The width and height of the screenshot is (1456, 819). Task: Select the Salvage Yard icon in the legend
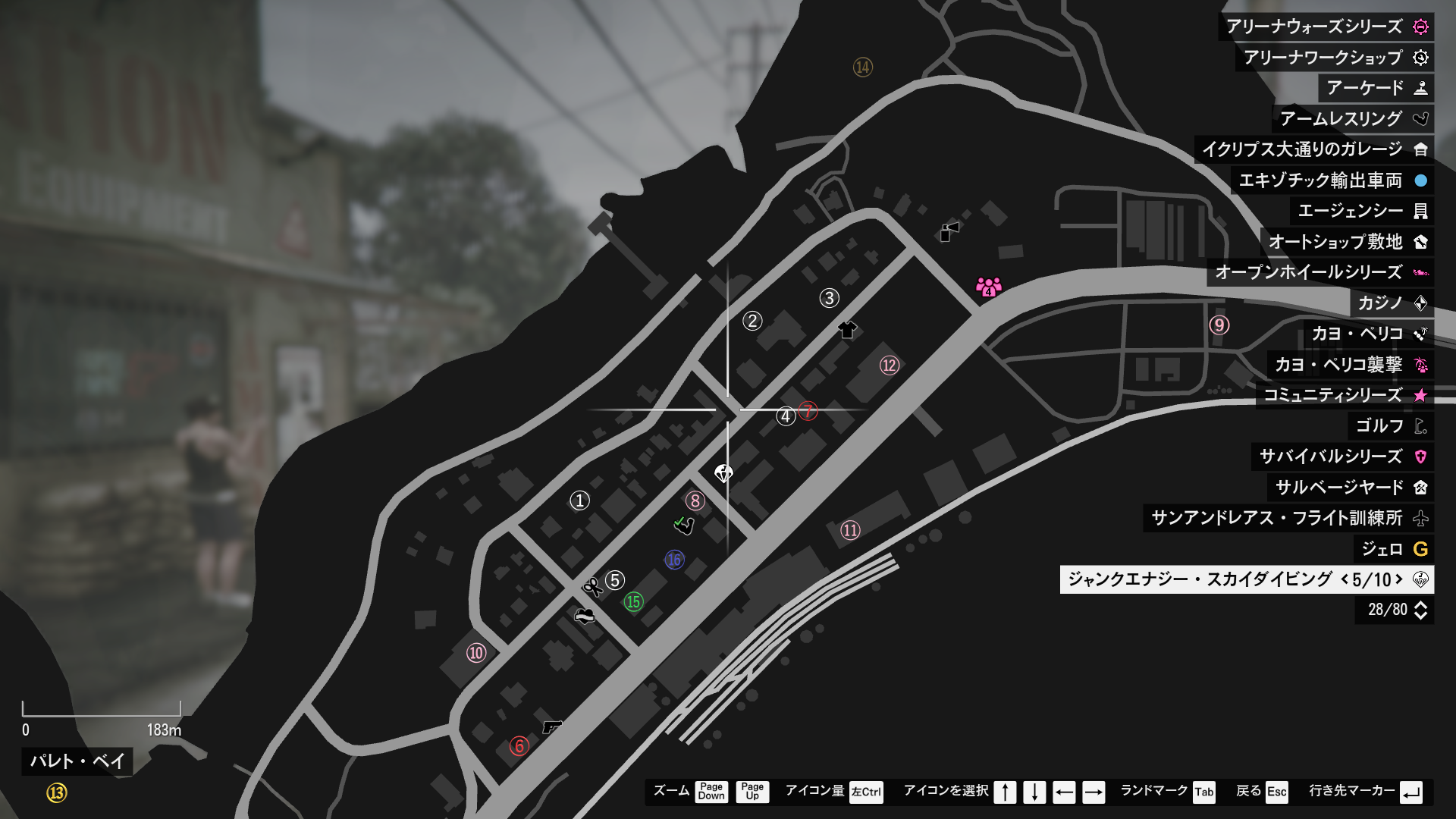point(1422,488)
